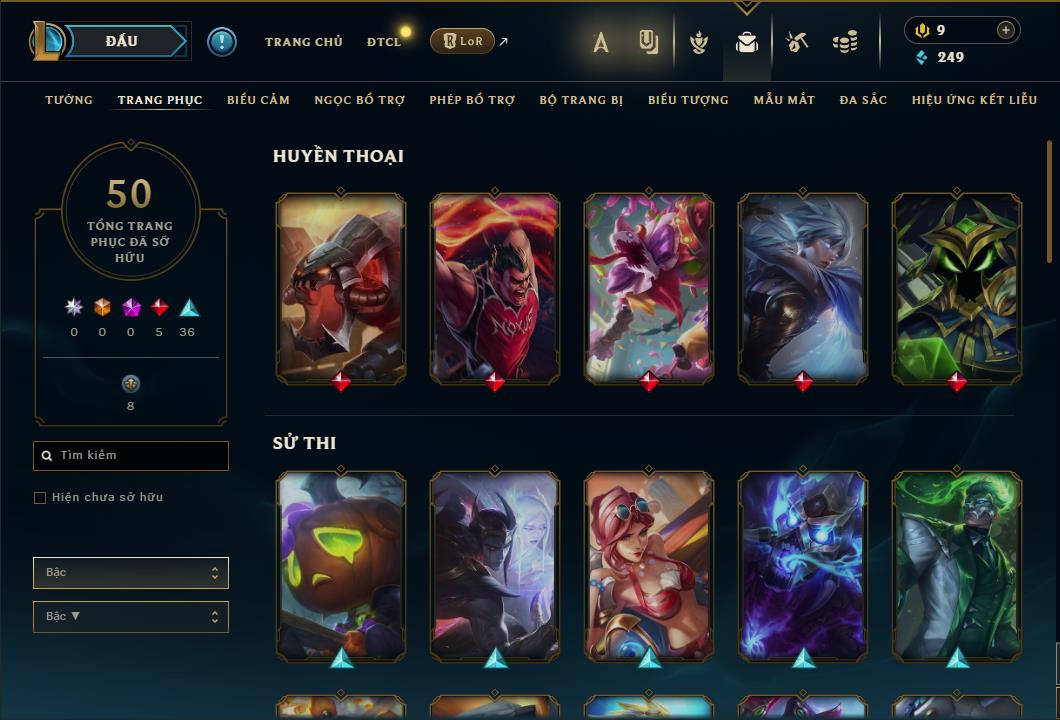Go to the ĐTCL mode page

pyautogui.click(x=384, y=42)
